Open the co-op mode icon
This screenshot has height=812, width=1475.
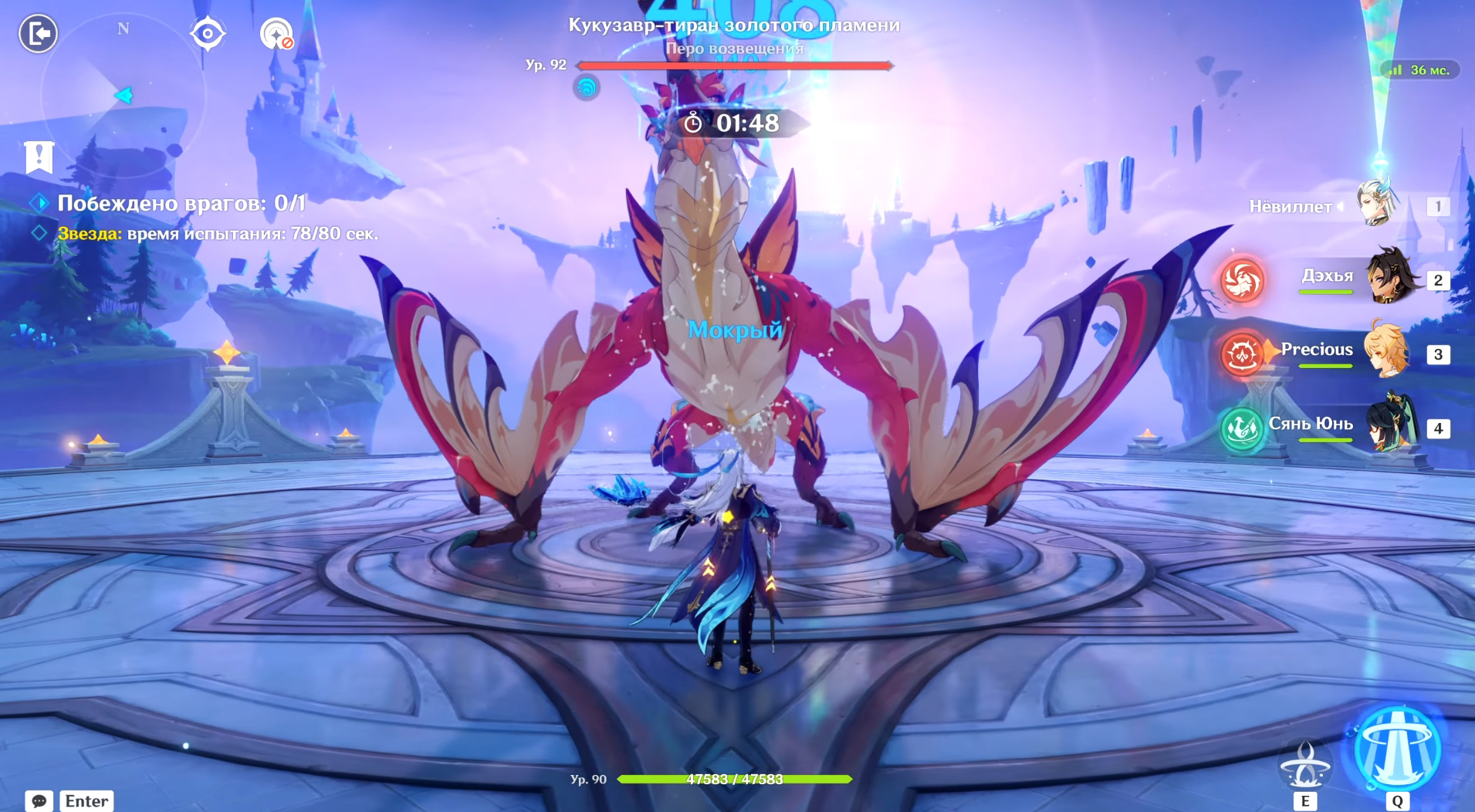(276, 34)
